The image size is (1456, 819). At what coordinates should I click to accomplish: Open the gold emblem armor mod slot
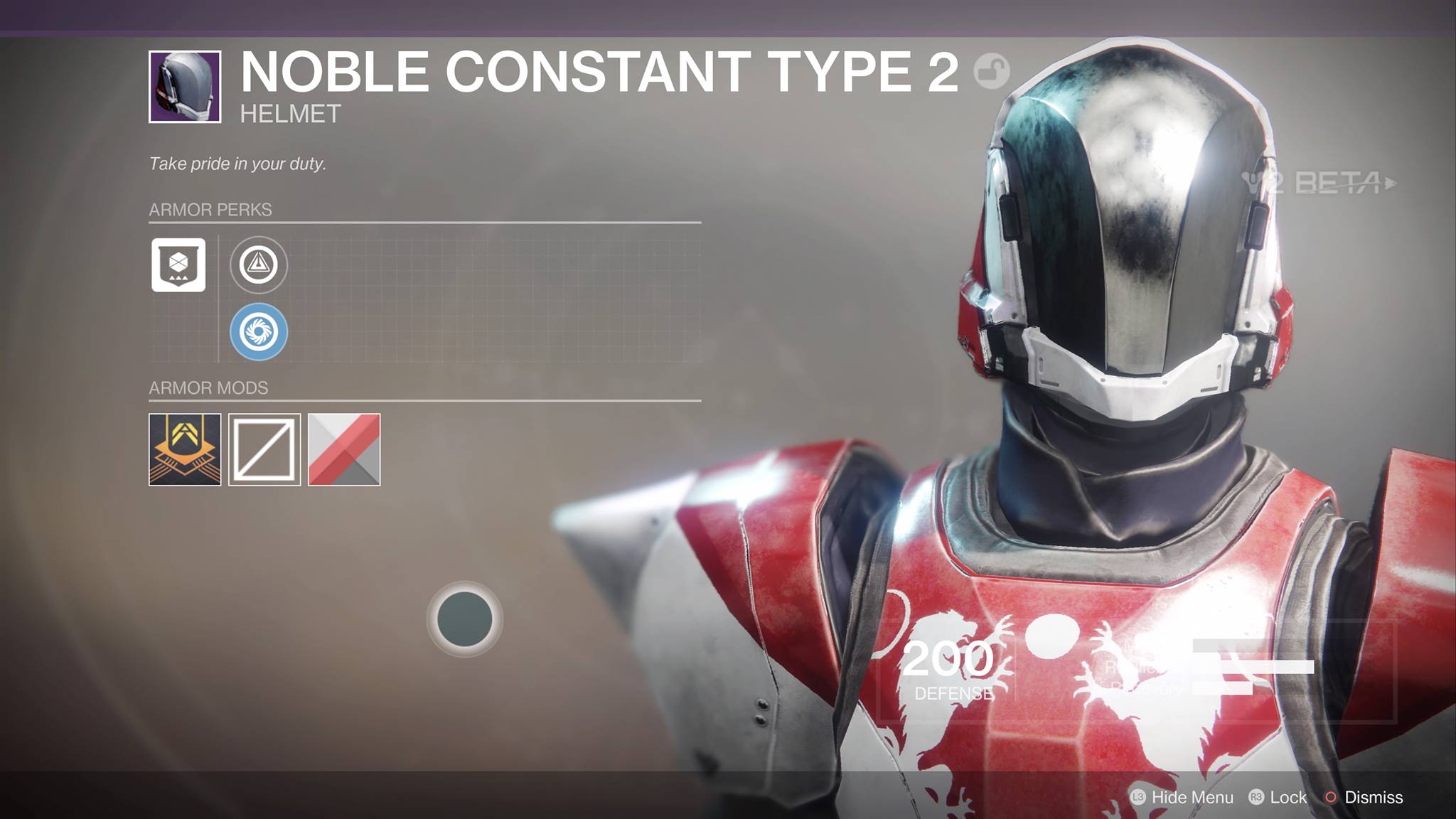click(x=185, y=449)
